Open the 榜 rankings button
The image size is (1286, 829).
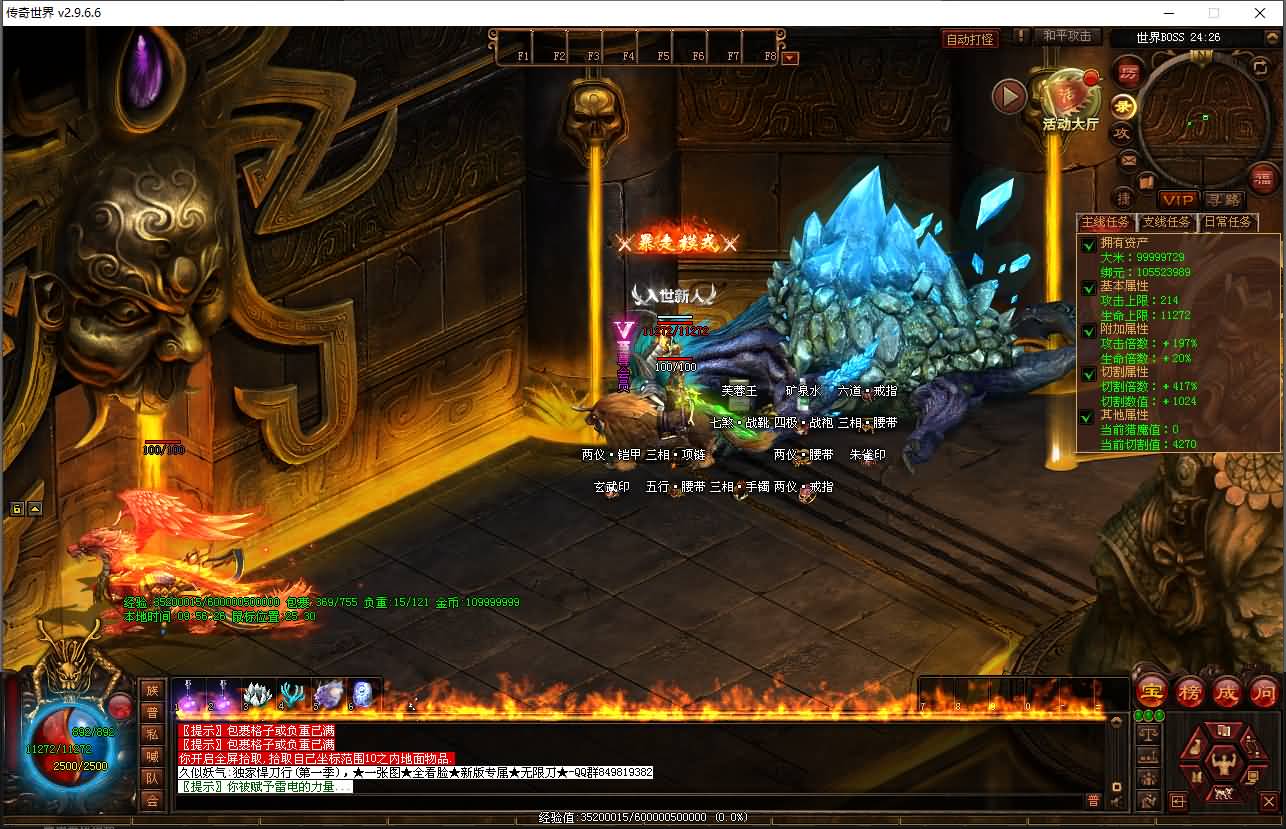click(x=1189, y=691)
